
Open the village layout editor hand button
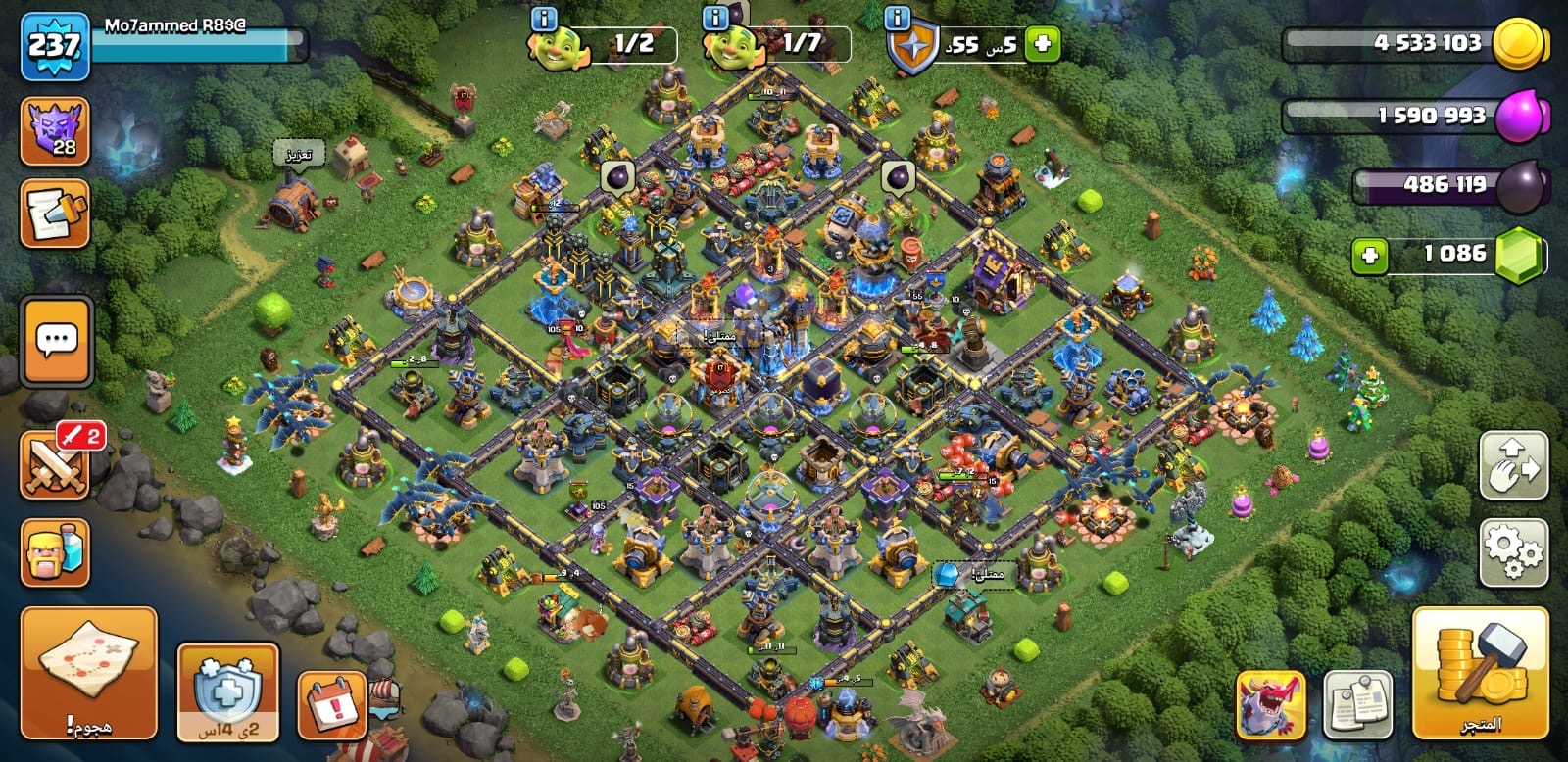[x=1513, y=465]
